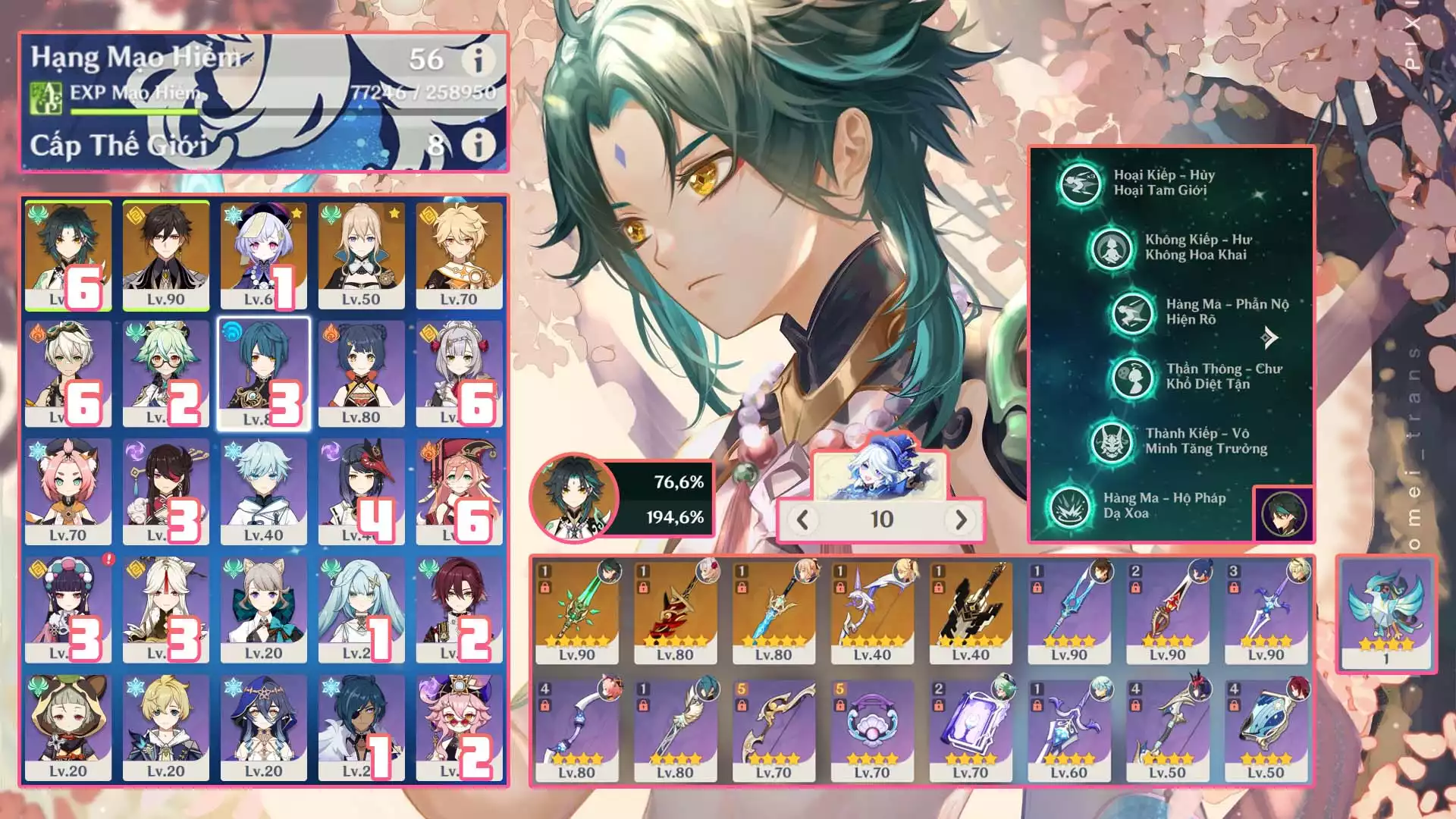Select the Diona Lv.70 character tile
Screen dimensions: 1456x819
(x=67, y=491)
